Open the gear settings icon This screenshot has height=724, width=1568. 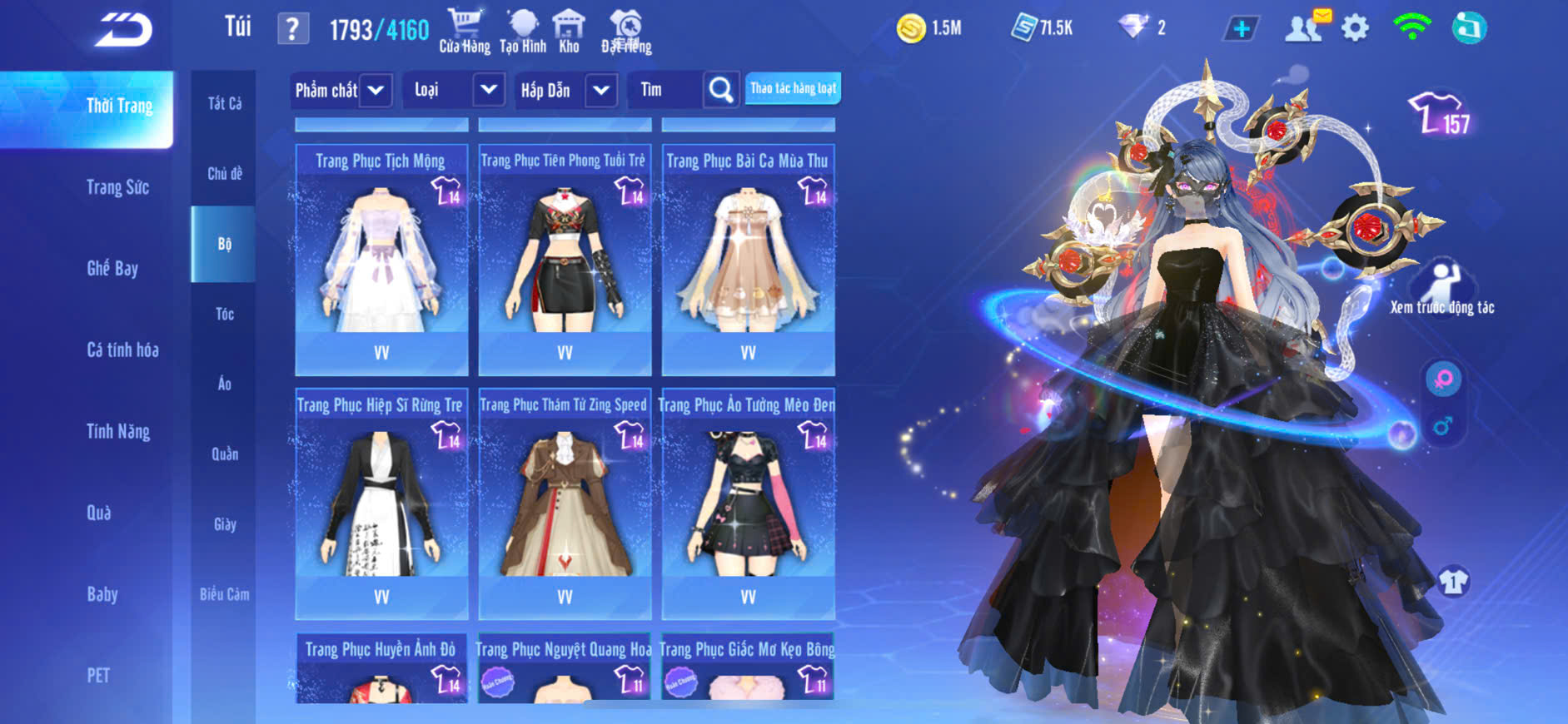pyautogui.click(x=1355, y=29)
